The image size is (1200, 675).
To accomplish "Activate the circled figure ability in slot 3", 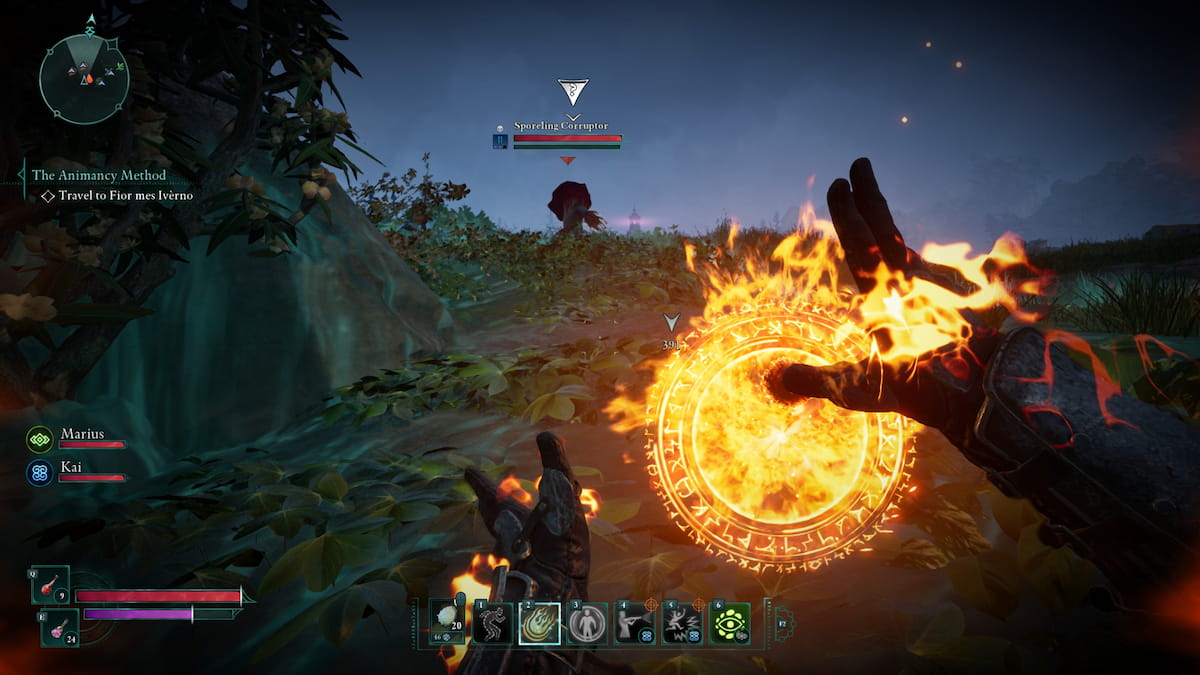I will 587,623.
